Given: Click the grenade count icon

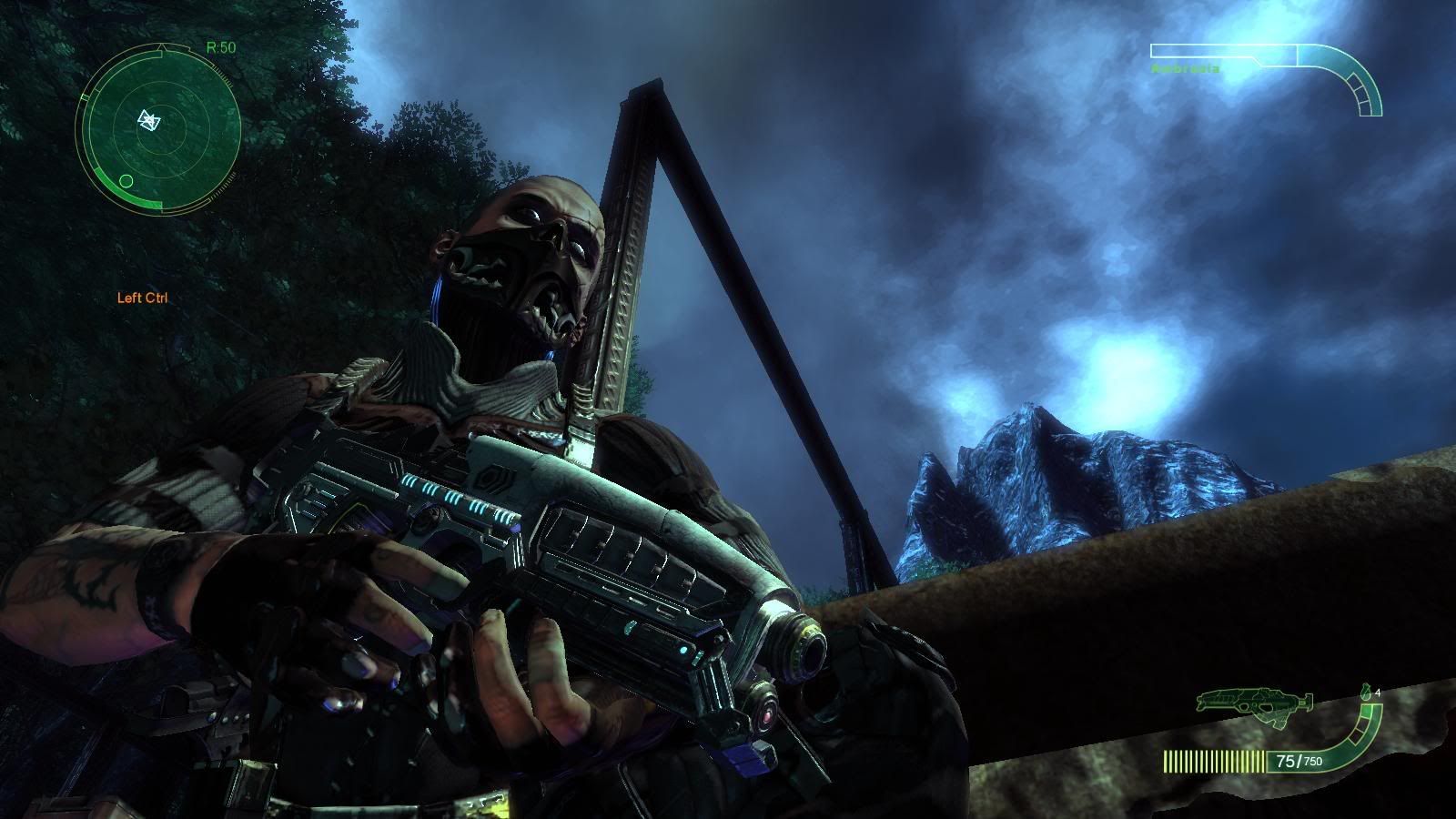Looking at the screenshot, I should tap(1366, 693).
